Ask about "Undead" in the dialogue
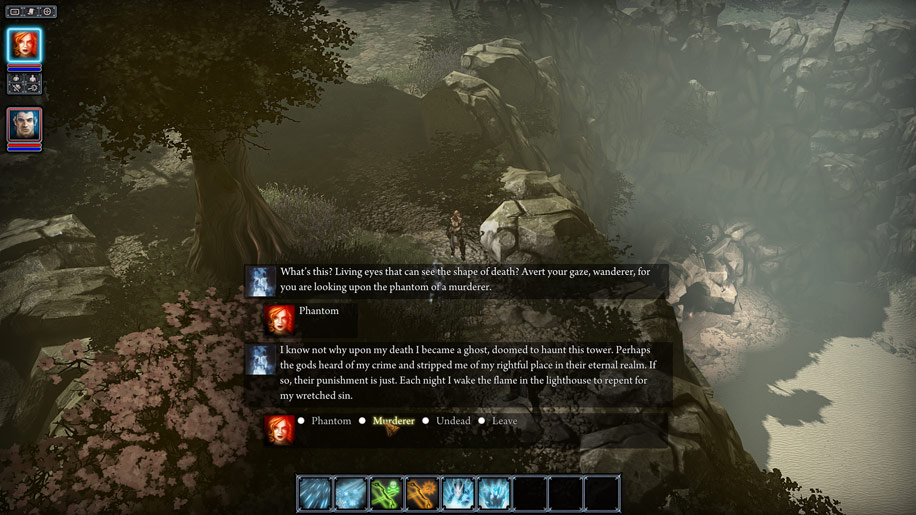Viewport: 916px width, 515px height. 452,421
